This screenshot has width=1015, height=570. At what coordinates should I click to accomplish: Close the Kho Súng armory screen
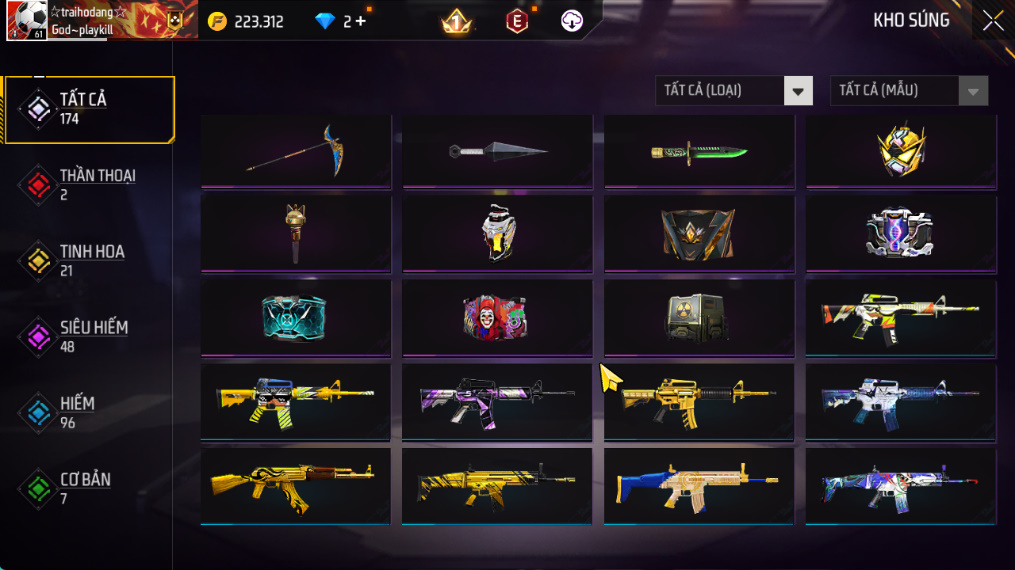tap(992, 21)
